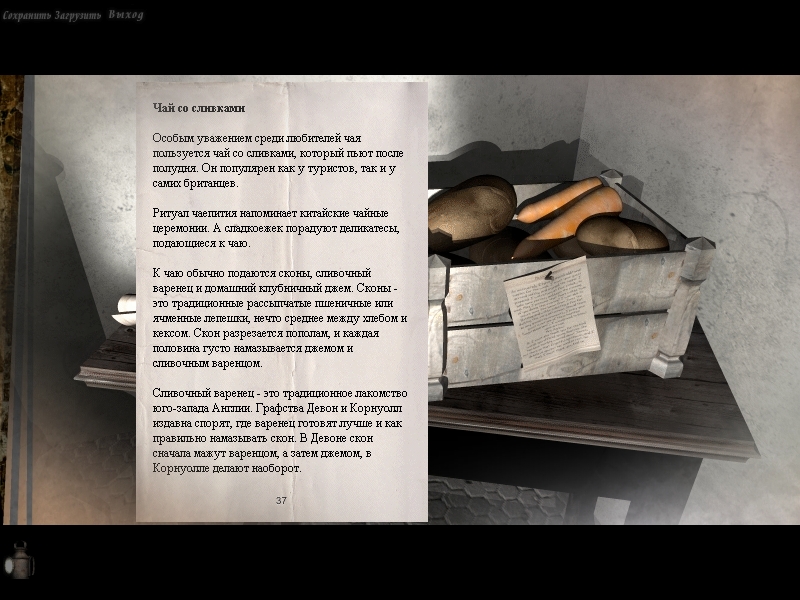This screenshot has height=600, width=800.
Task: Choose Выход to exit the game
Action: [126, 15]
